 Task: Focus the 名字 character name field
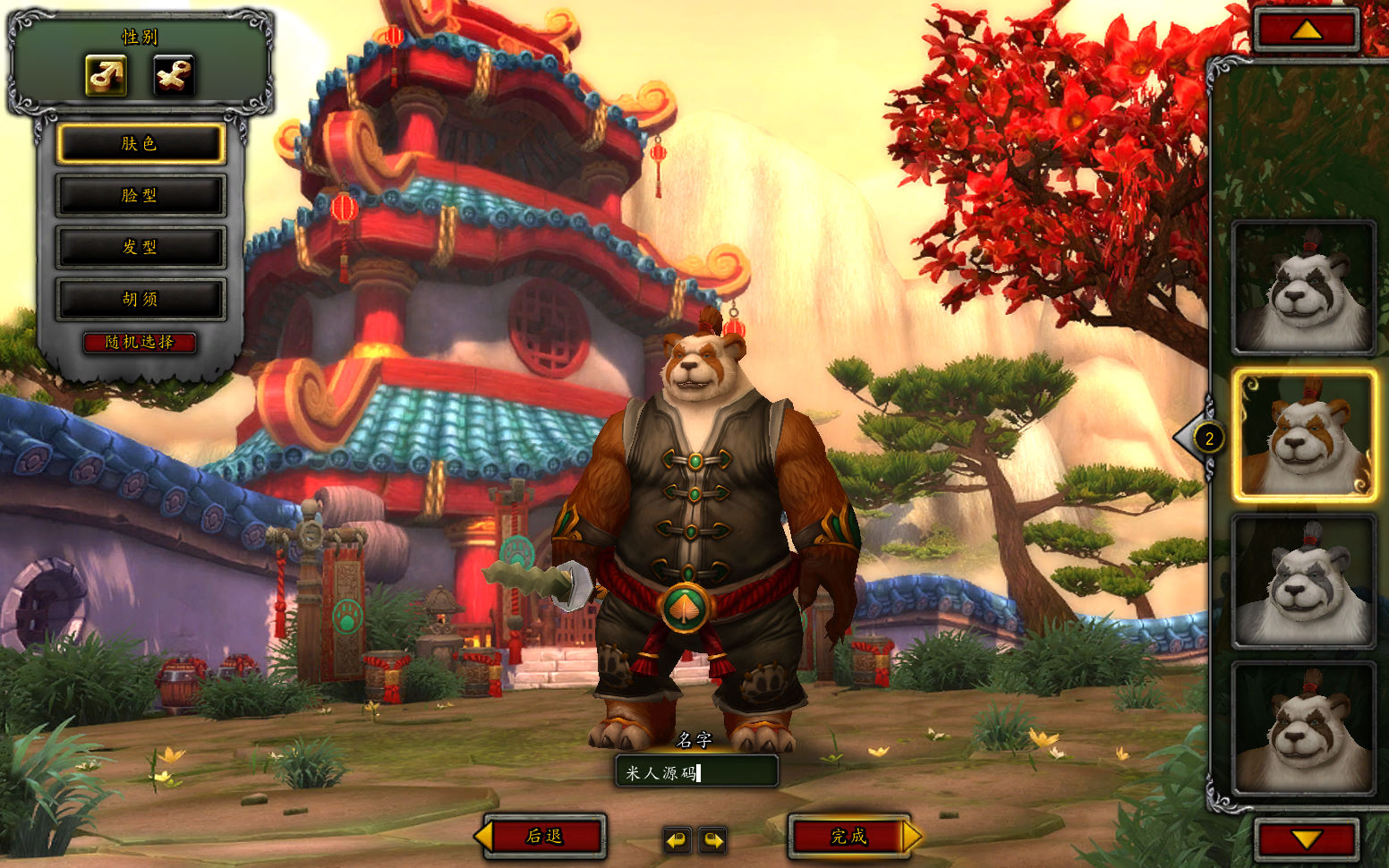(x=696, y=772)
